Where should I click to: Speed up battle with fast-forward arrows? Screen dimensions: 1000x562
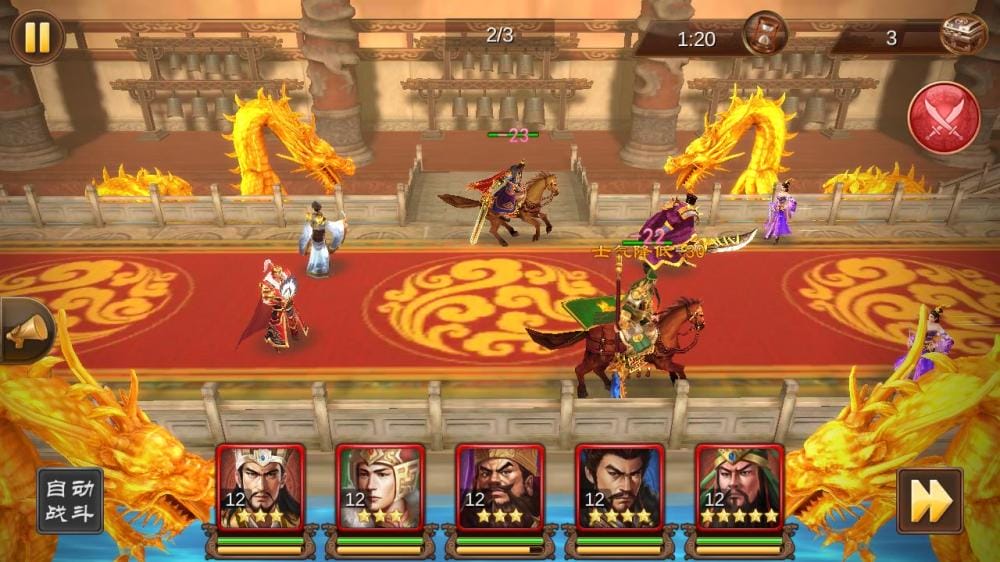(x=929, y=500)
